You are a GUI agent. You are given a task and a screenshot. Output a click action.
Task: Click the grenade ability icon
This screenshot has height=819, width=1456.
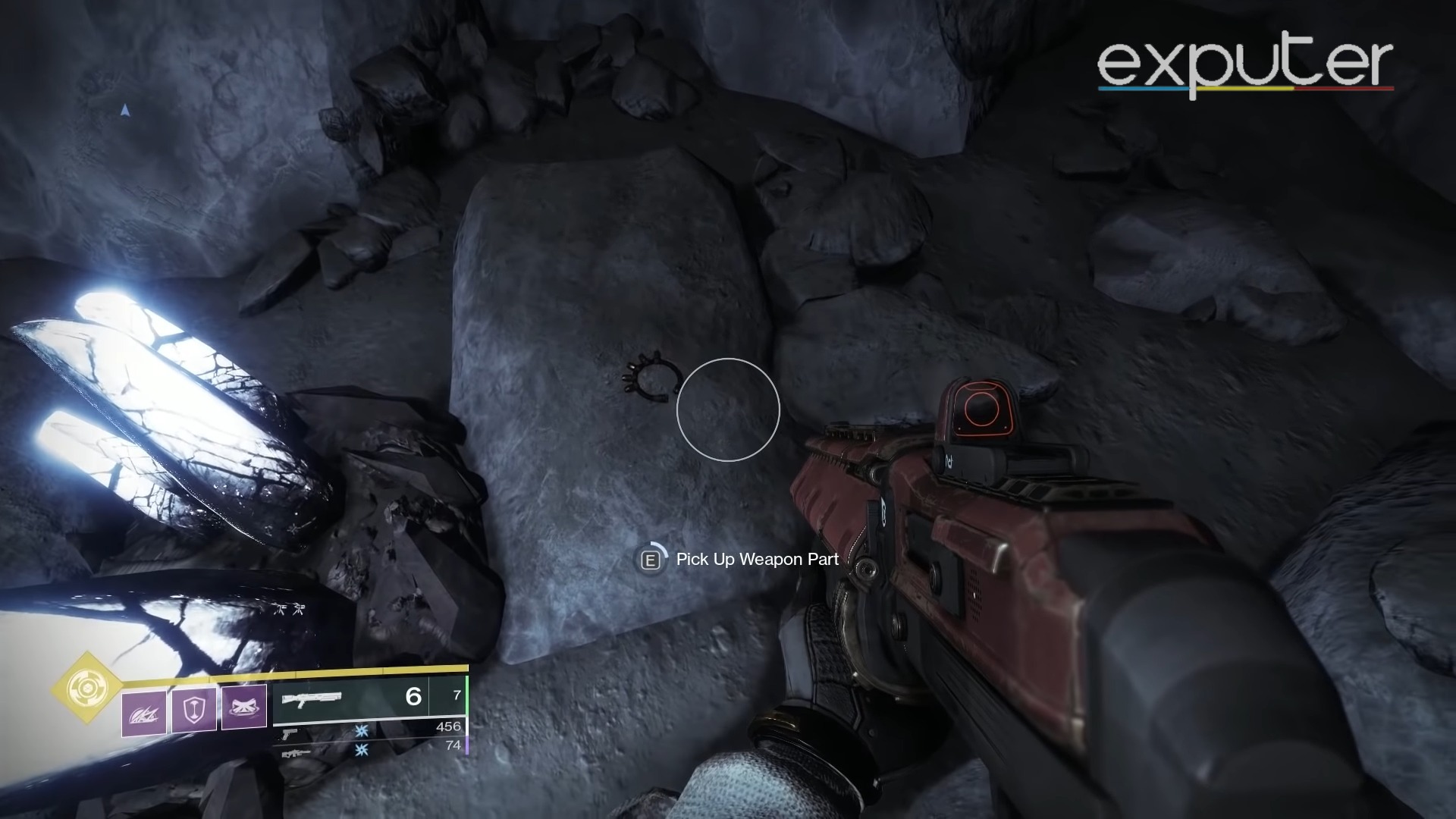pyautogui.click(x=144, y=714)
